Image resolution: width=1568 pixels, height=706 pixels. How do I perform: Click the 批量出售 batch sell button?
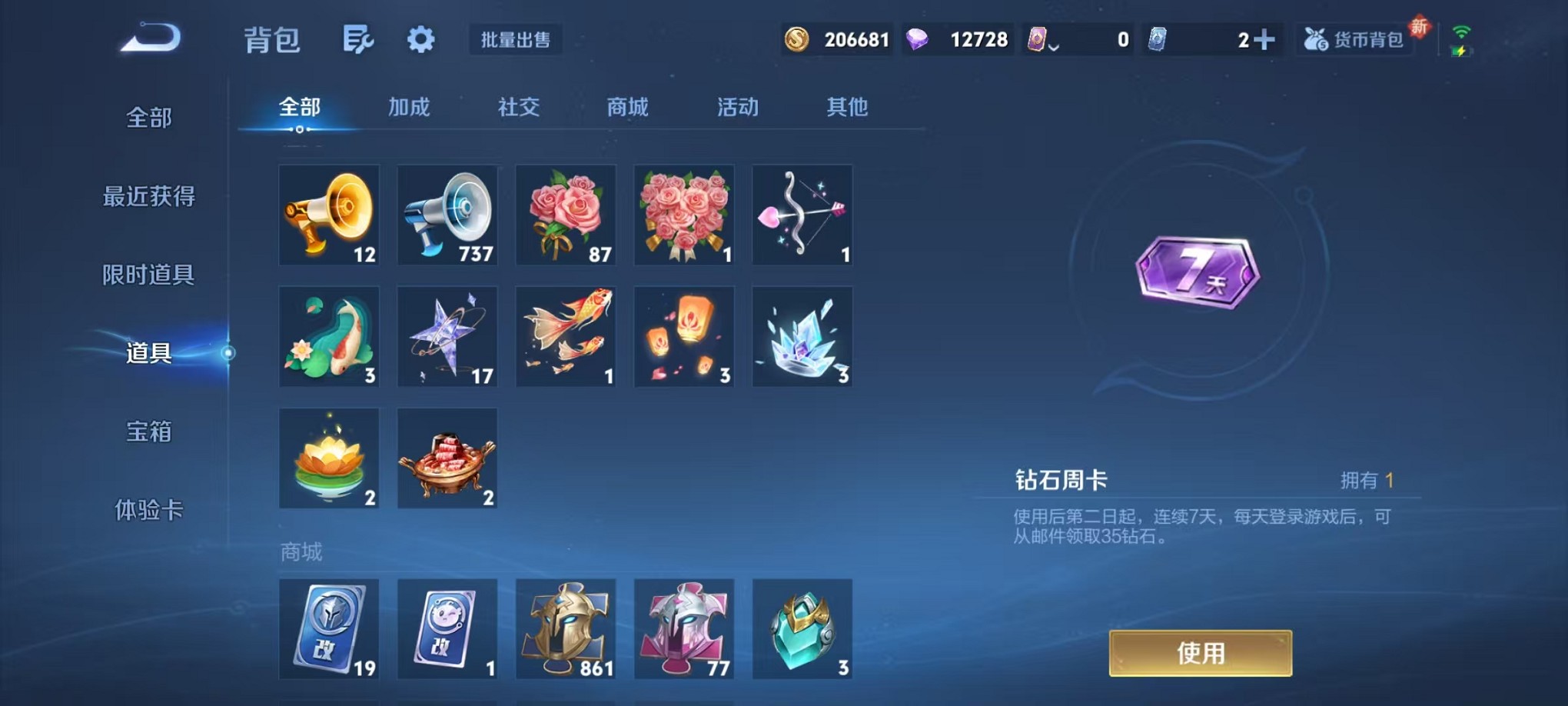click(517, 40)
